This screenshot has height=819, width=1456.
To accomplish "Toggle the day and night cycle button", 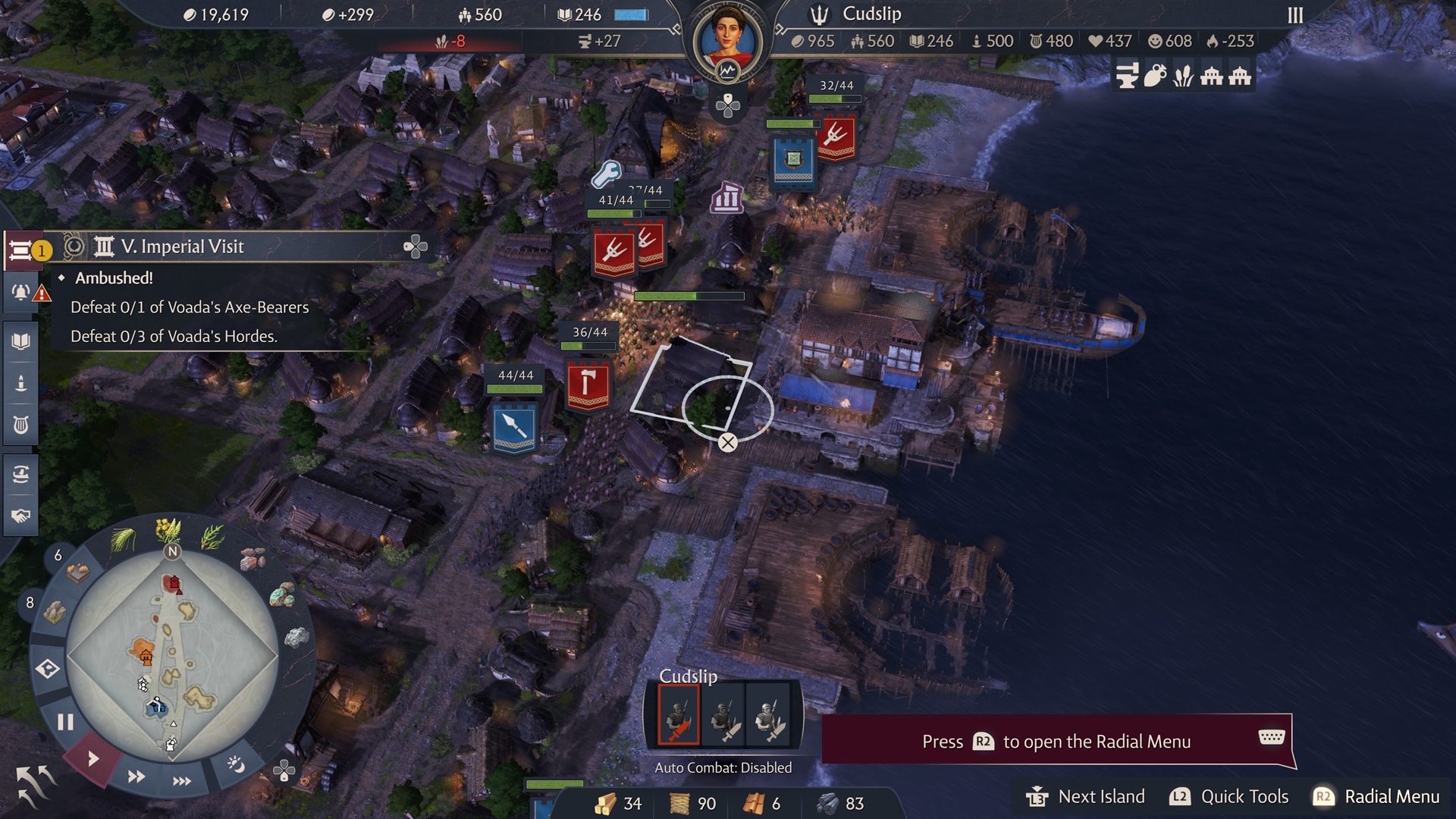I will click(236, 764).
